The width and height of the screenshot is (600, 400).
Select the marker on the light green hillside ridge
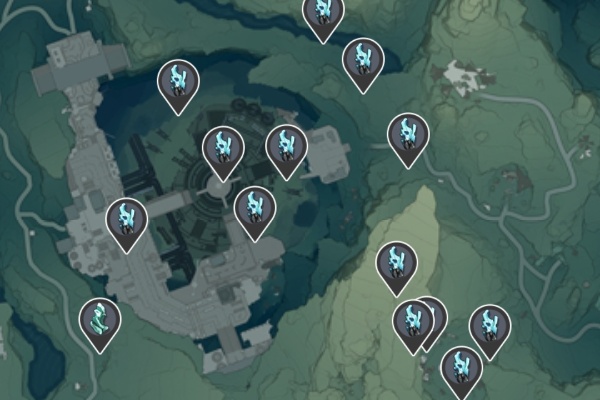coord(396,264)
